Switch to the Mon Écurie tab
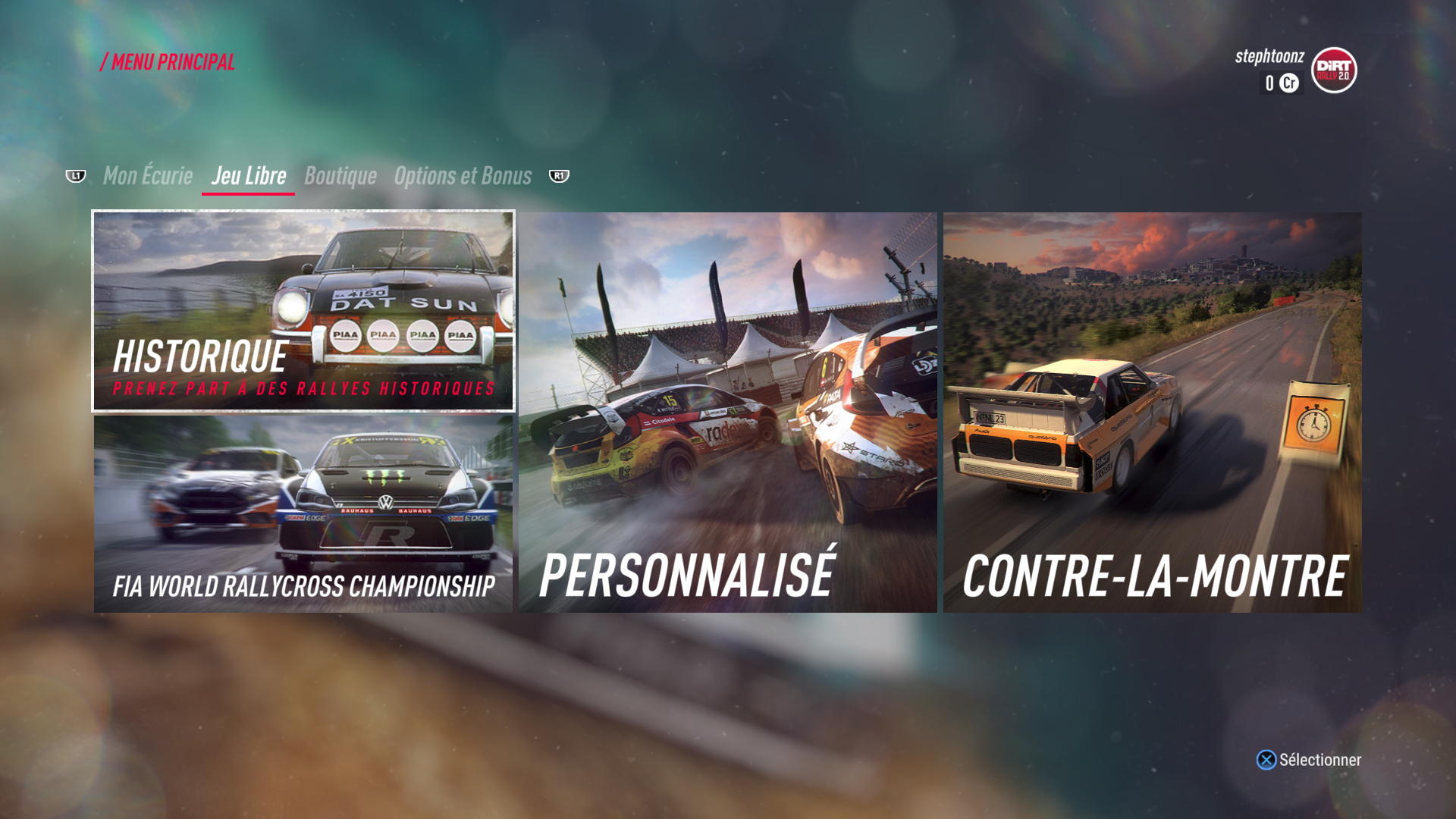The width and height of the screenshot is (1456, 819). (x=148, y=176)
